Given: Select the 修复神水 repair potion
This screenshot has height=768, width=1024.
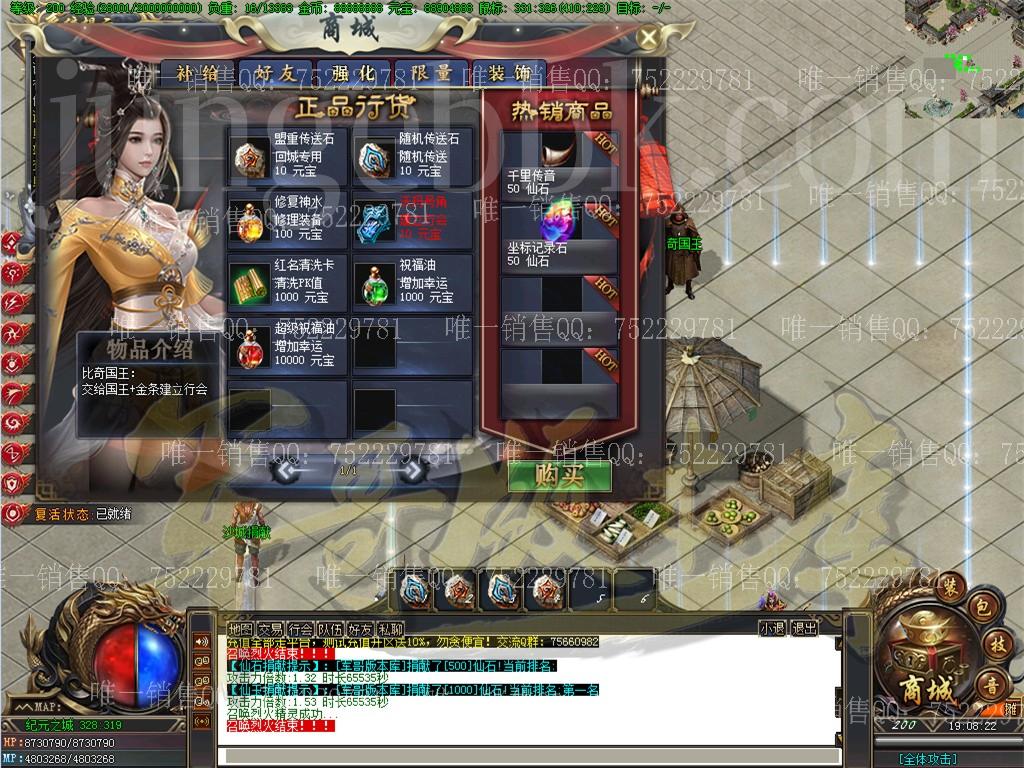Looking at the screenshot, I should (x=249, y=220).
